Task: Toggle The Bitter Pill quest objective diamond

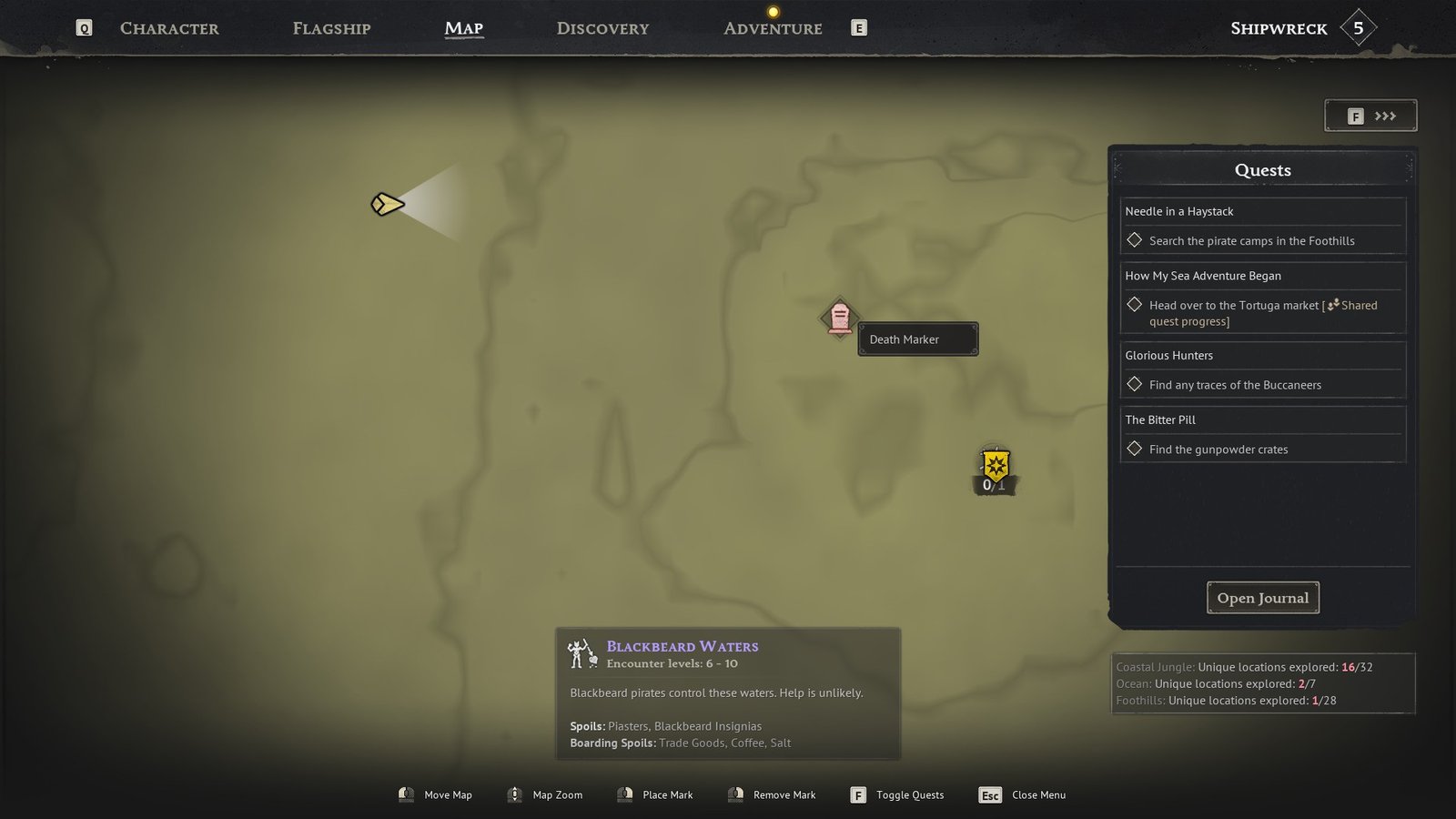Action: [1135, 449]
